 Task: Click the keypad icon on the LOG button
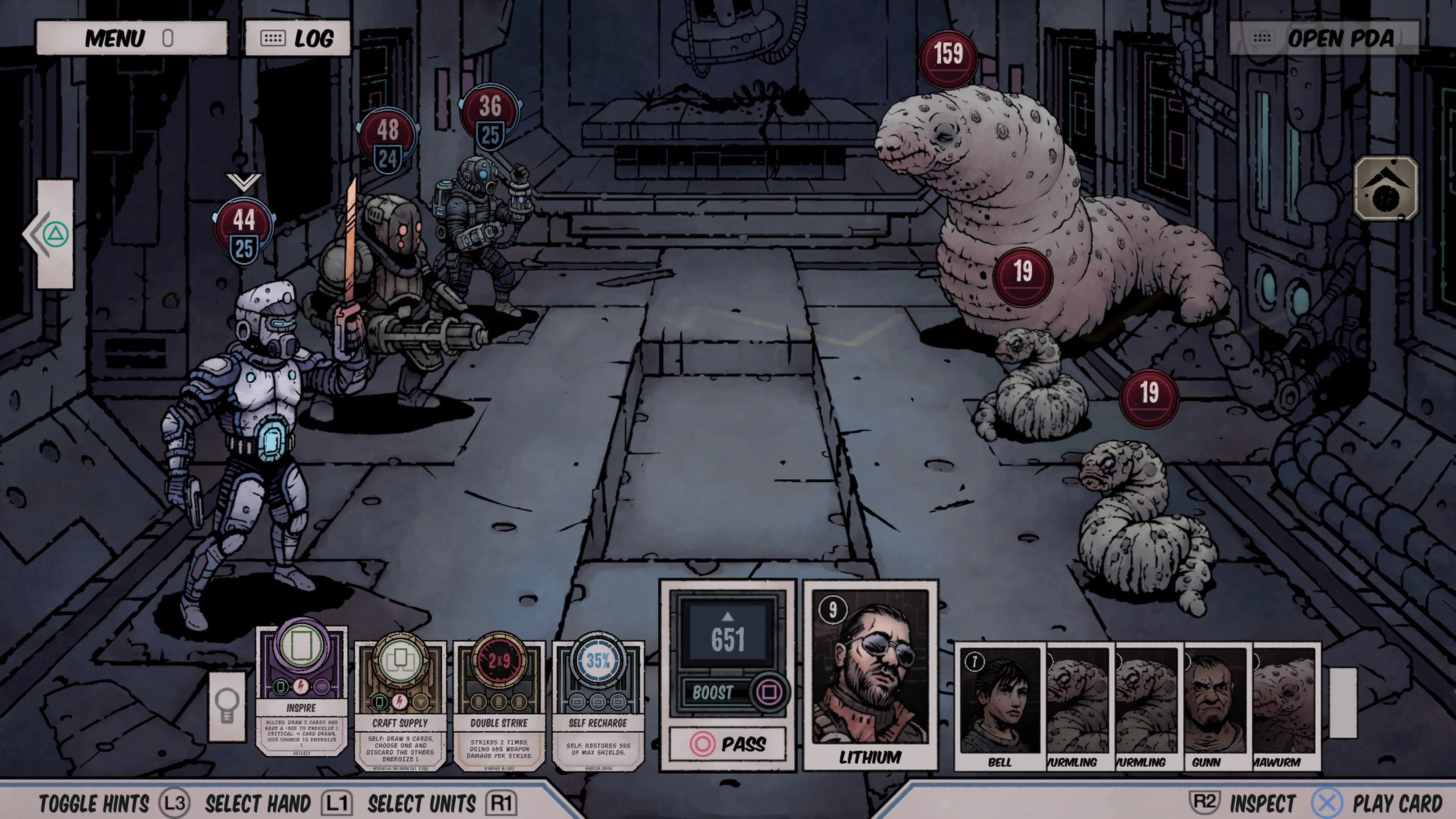pos(273,37)
